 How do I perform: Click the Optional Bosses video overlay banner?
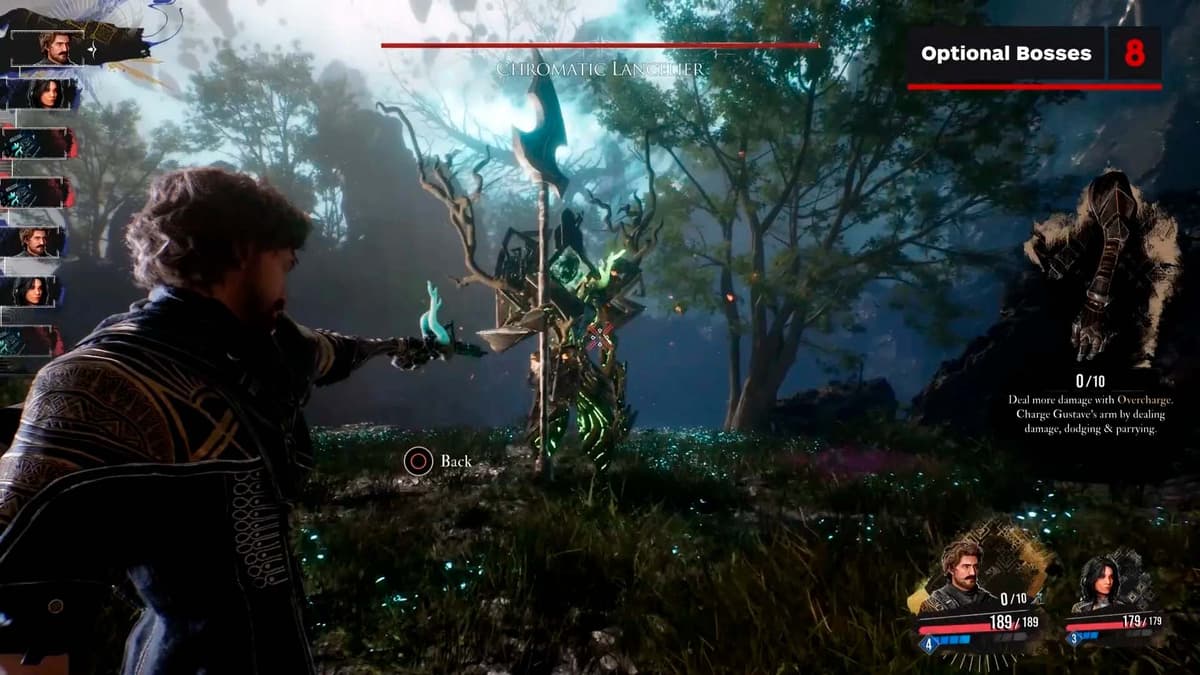pyautogui.click(x=1034, y=54)
